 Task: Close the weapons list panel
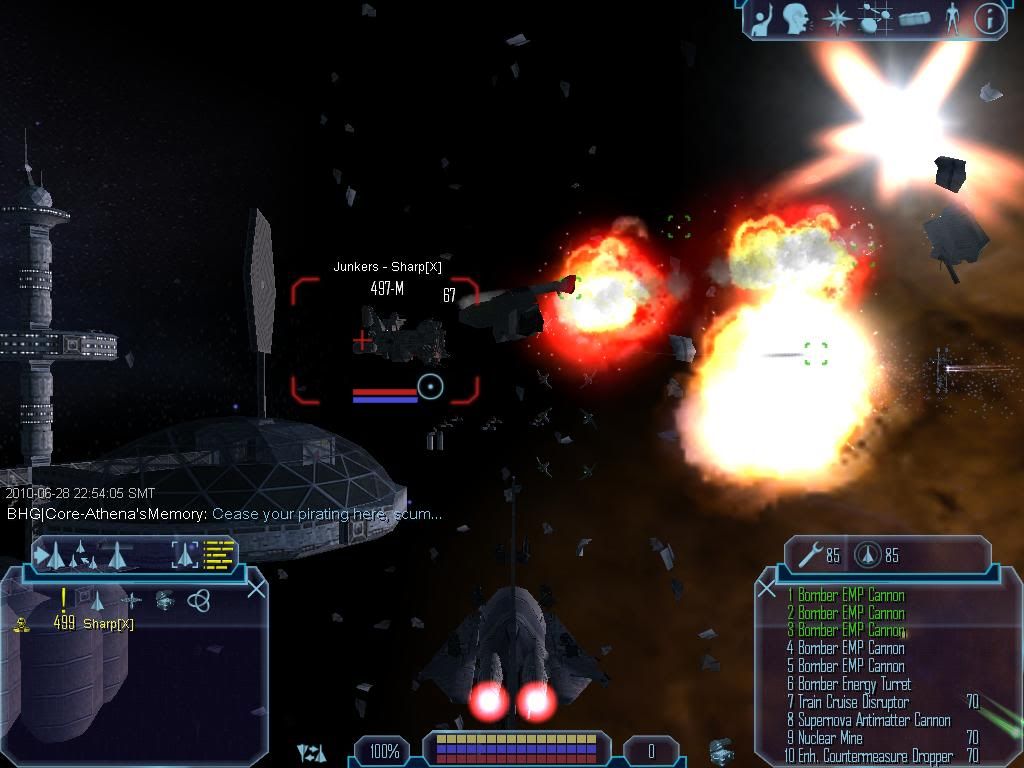[767, 588]
